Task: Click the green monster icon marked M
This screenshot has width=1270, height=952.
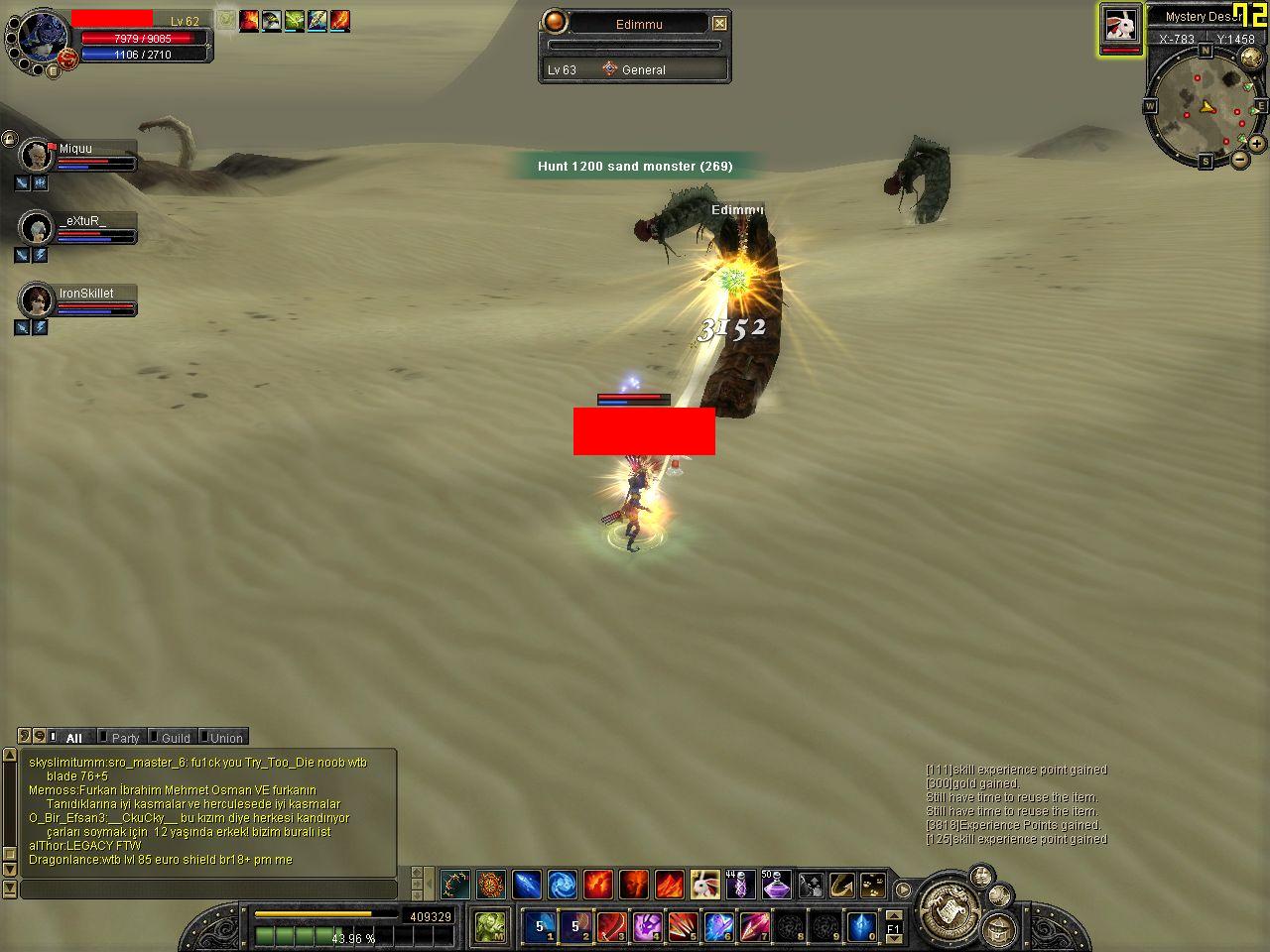Action: (490, 927)
